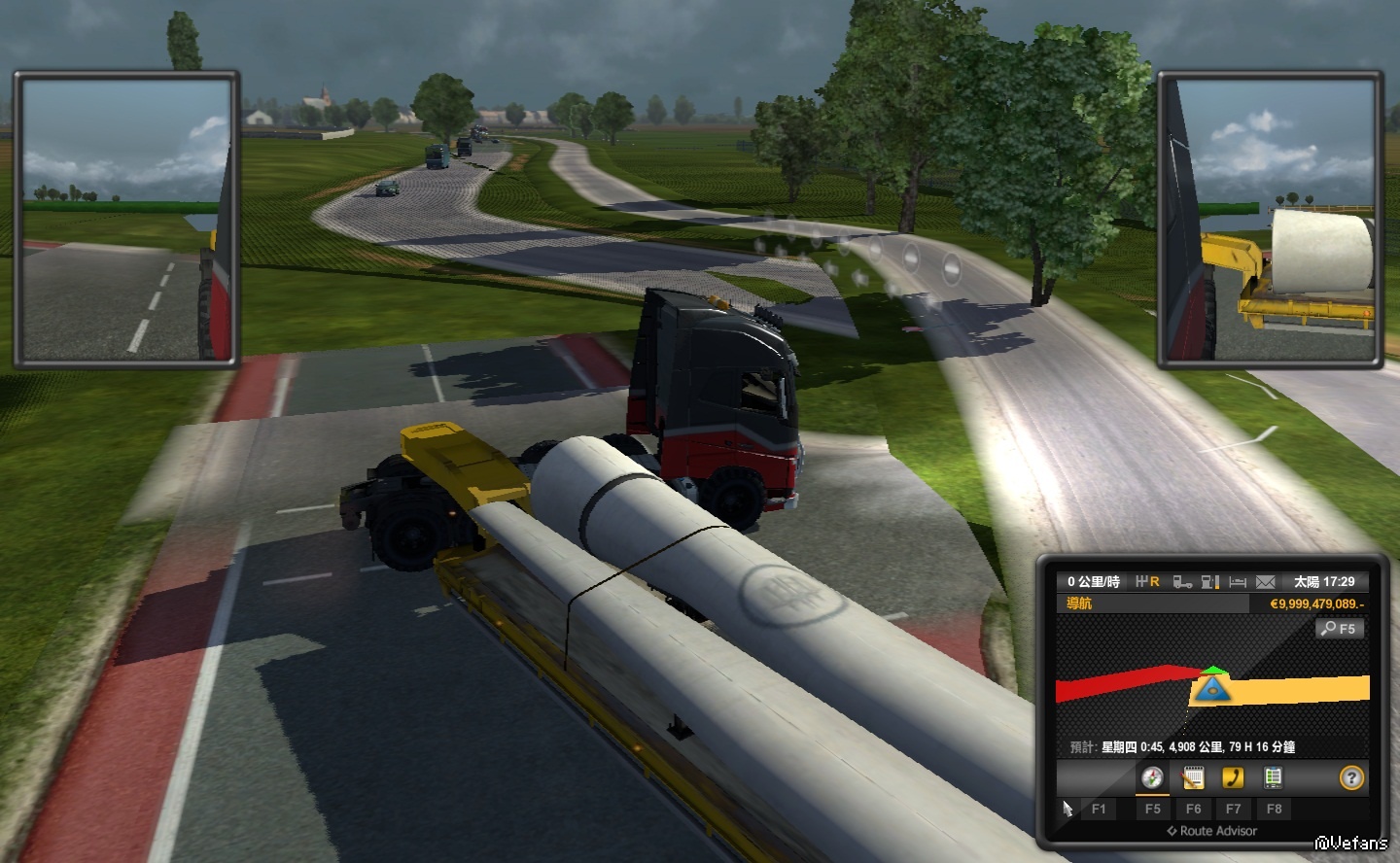Screen dimensions: 1400x863
Task: Open the yellow phone assistance tab
Action: pyautogui.click(x=1233, y=777)
